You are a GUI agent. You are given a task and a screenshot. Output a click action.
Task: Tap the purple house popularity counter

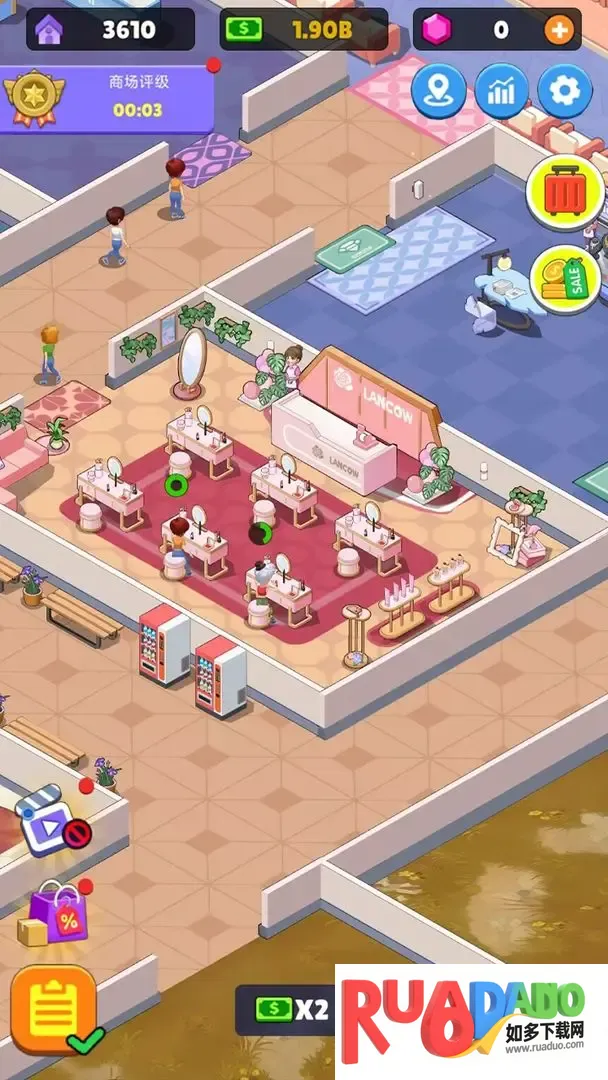pos(110,30)
